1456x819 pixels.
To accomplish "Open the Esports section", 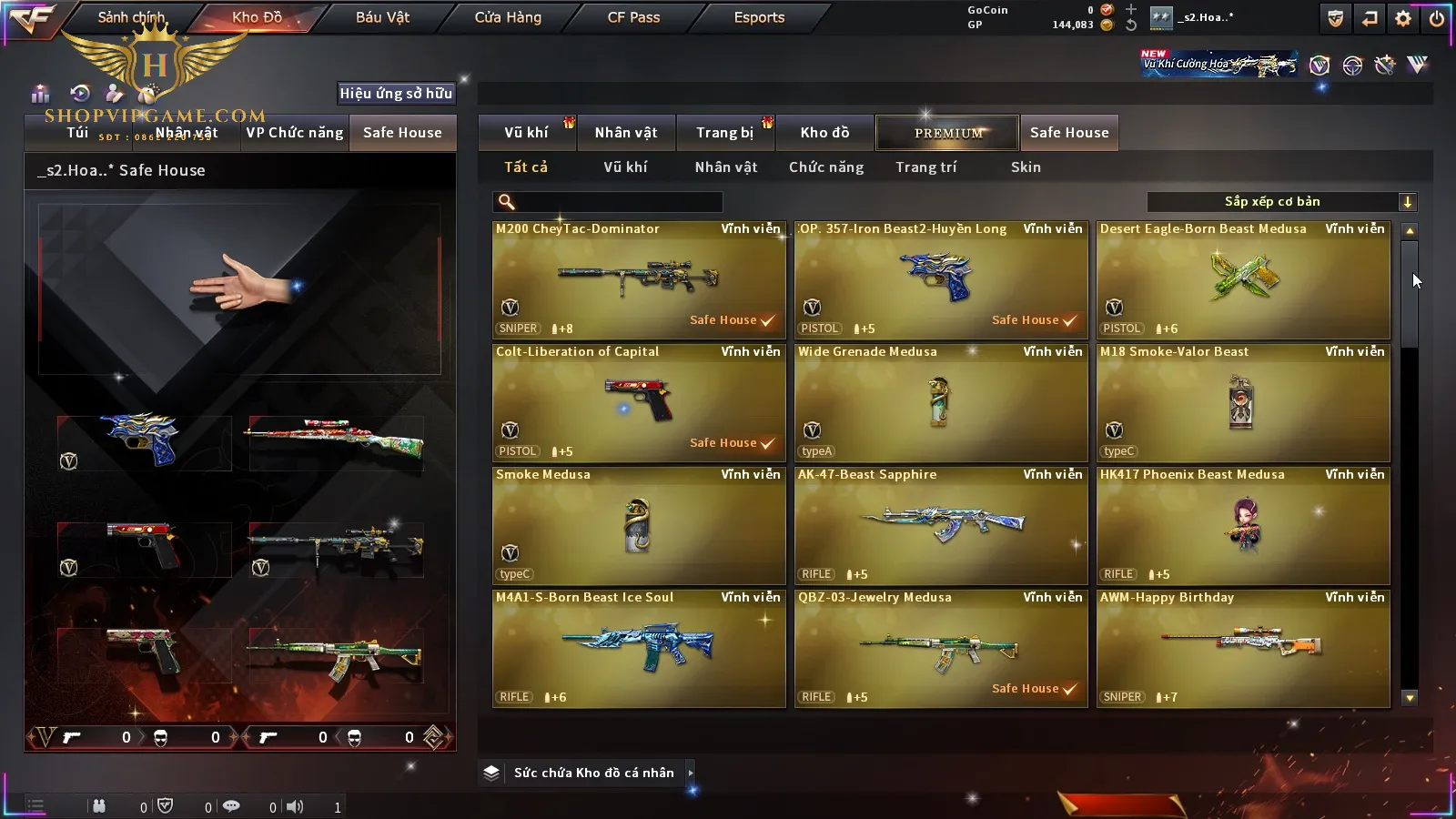I will [x=759, y=17].
